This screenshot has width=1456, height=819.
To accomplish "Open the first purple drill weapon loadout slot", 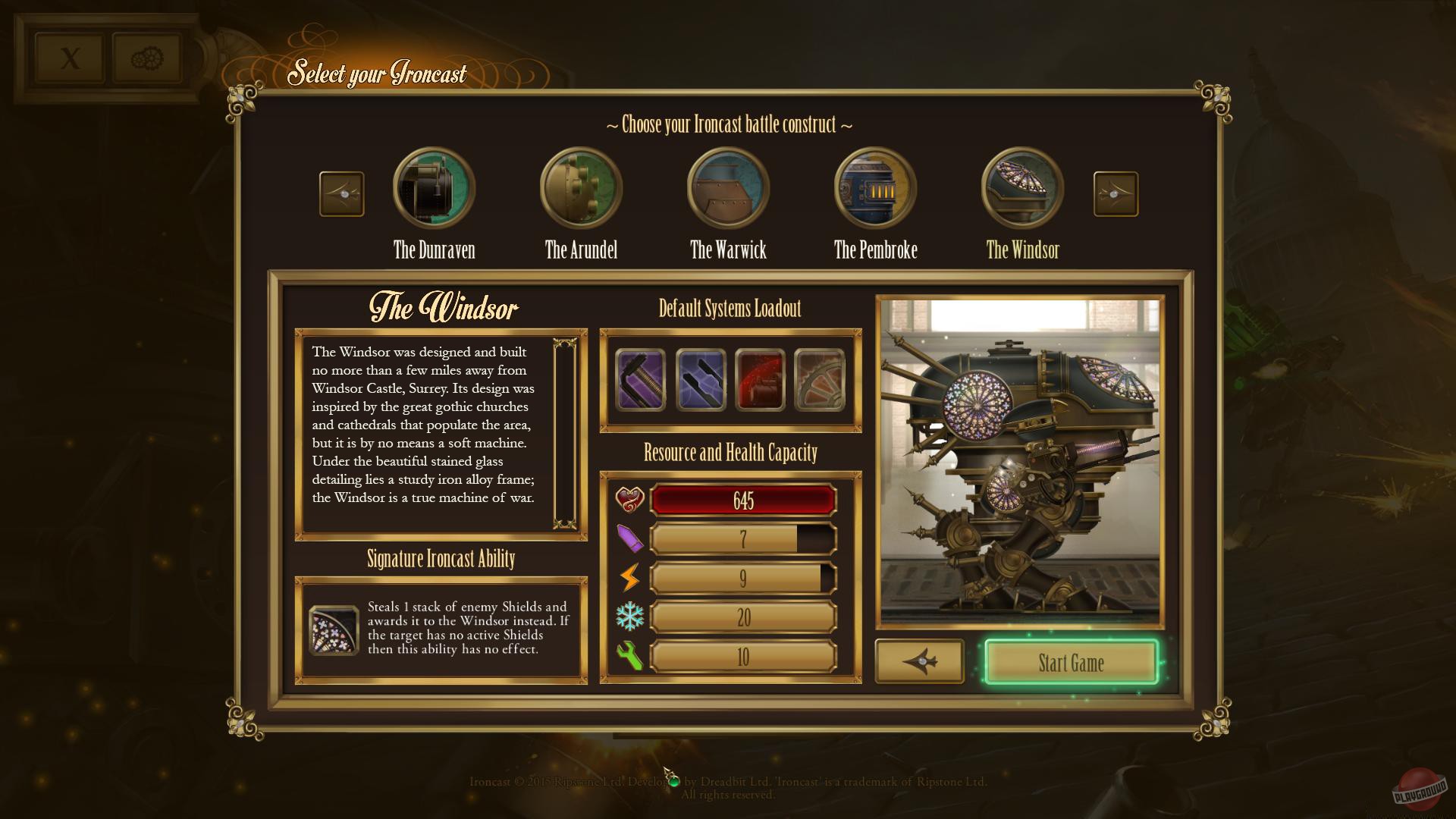I will point(639,380).
